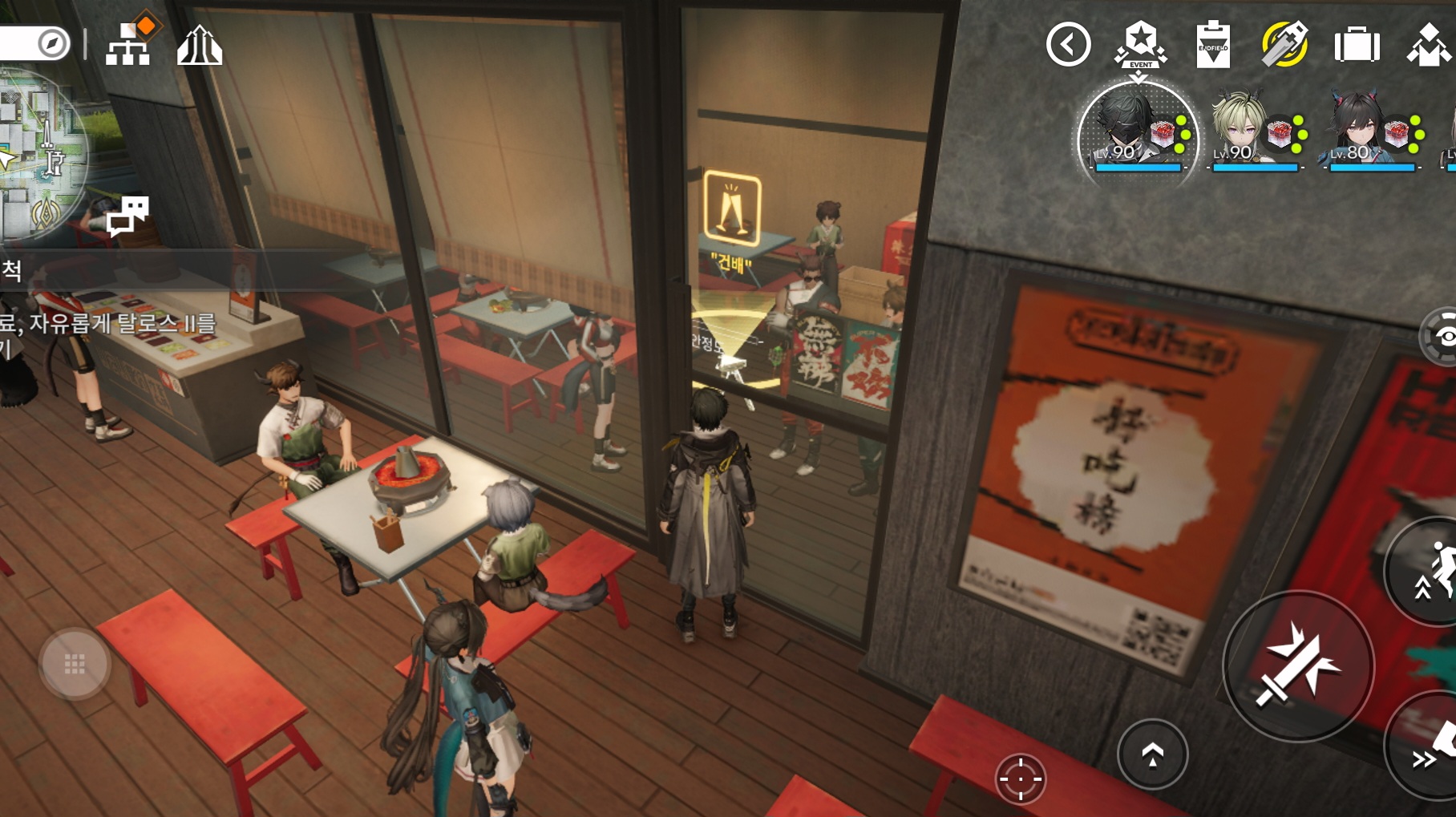
Task: Toggle the eye view button
Action: (x=1443, y=337)
